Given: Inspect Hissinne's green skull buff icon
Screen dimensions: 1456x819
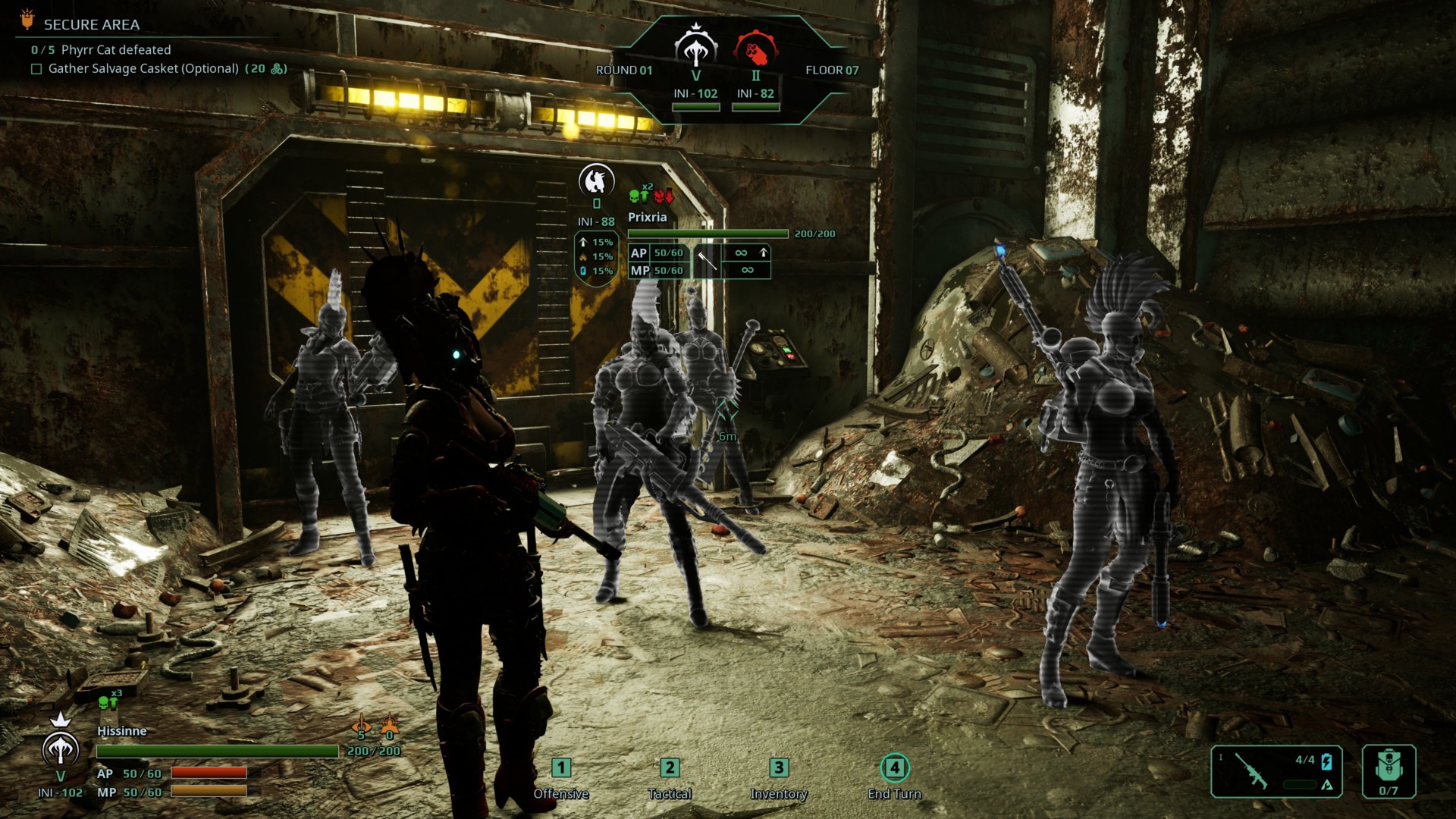Looking at the screenshot, I should (x=108, y=704).
